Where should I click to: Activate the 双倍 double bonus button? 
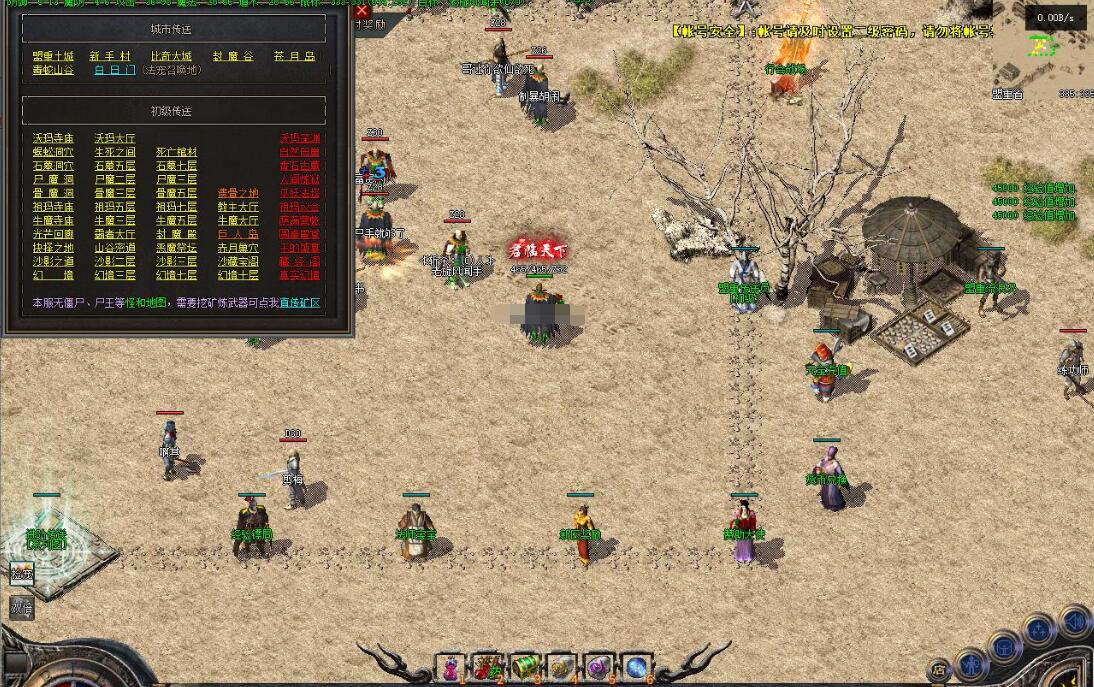[x=22, y=606]
